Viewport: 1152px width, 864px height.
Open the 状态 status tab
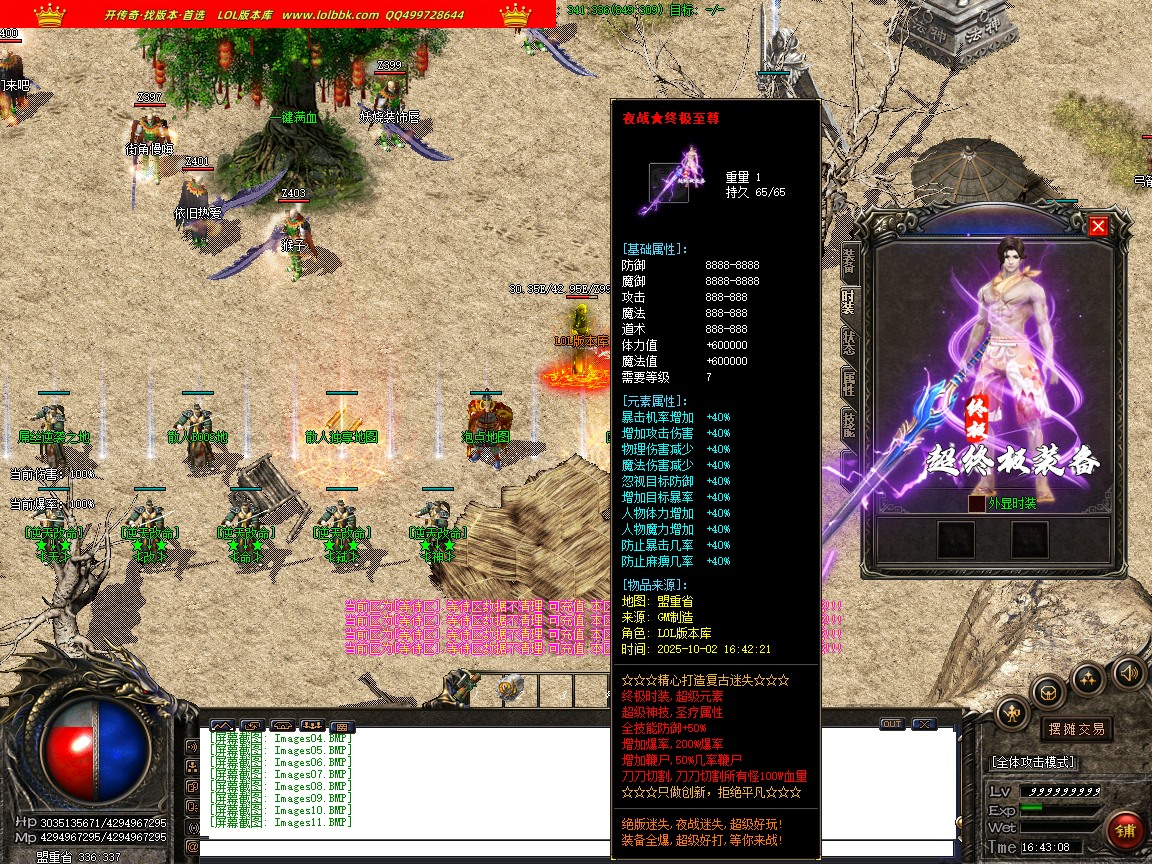coord(849,342)
